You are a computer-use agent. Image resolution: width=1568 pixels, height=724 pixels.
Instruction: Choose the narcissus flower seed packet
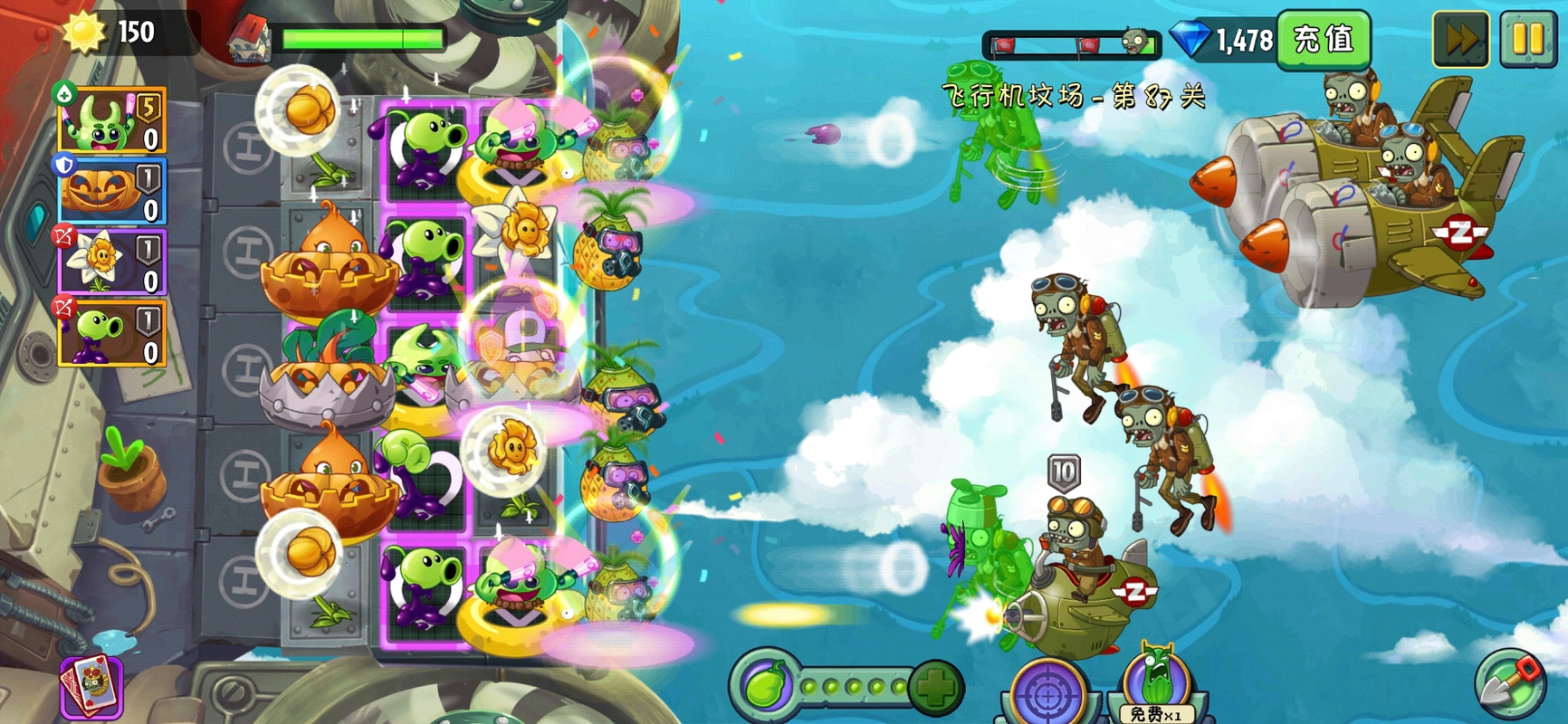point(112,262)
